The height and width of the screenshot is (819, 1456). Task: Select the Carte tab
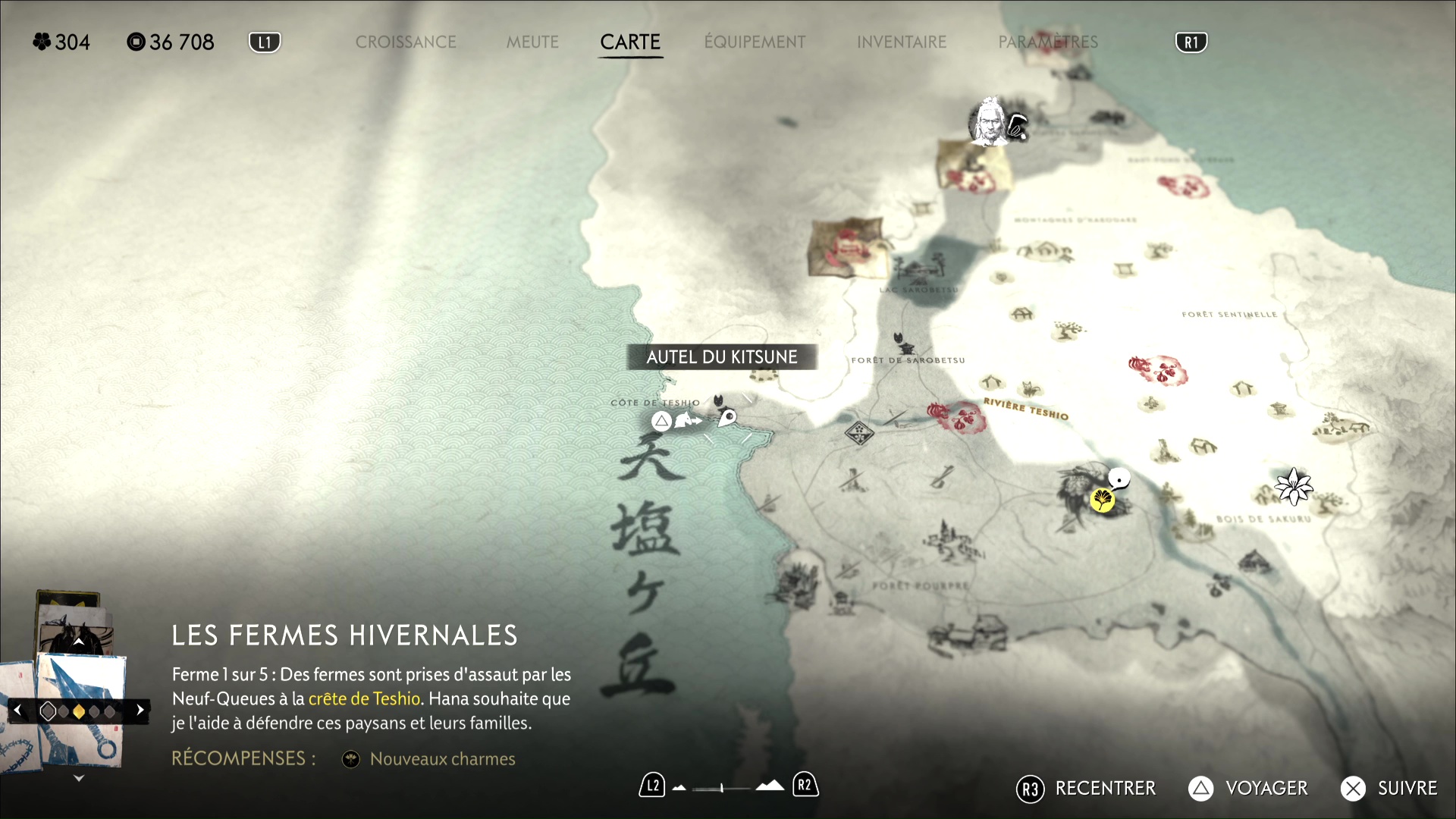(630, 42)
